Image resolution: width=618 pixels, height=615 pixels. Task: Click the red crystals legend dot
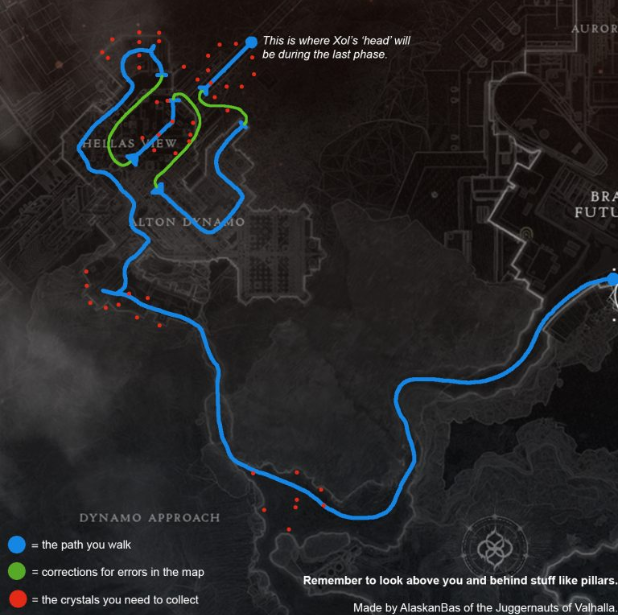(16, 599)
